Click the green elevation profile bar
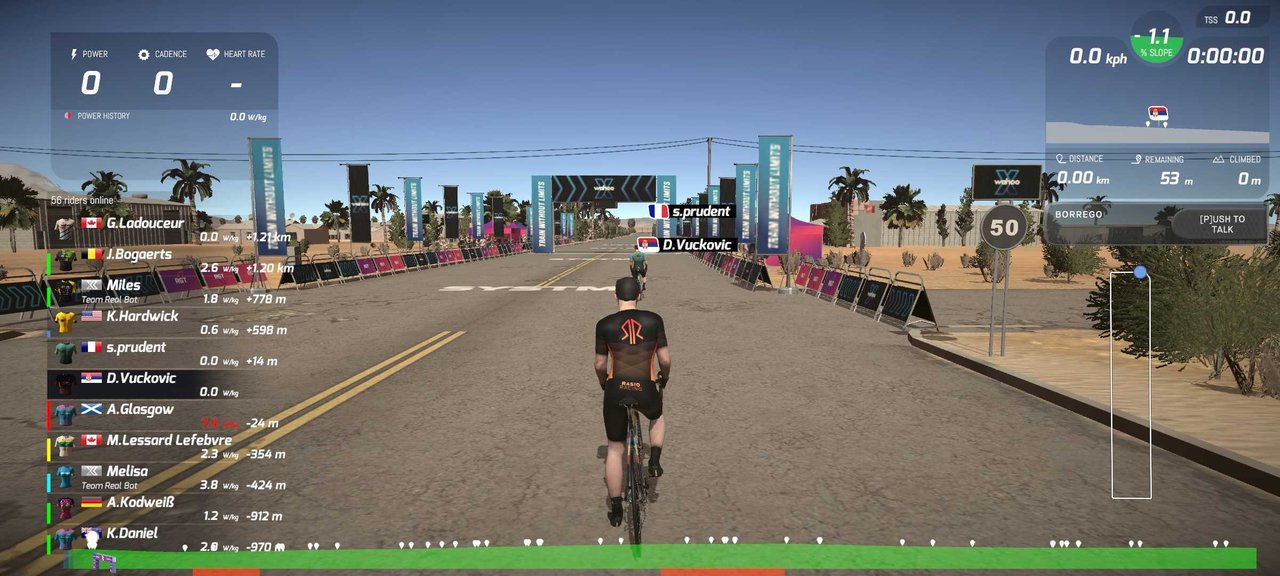The image size is (1280, 576). tap(660, 558)
